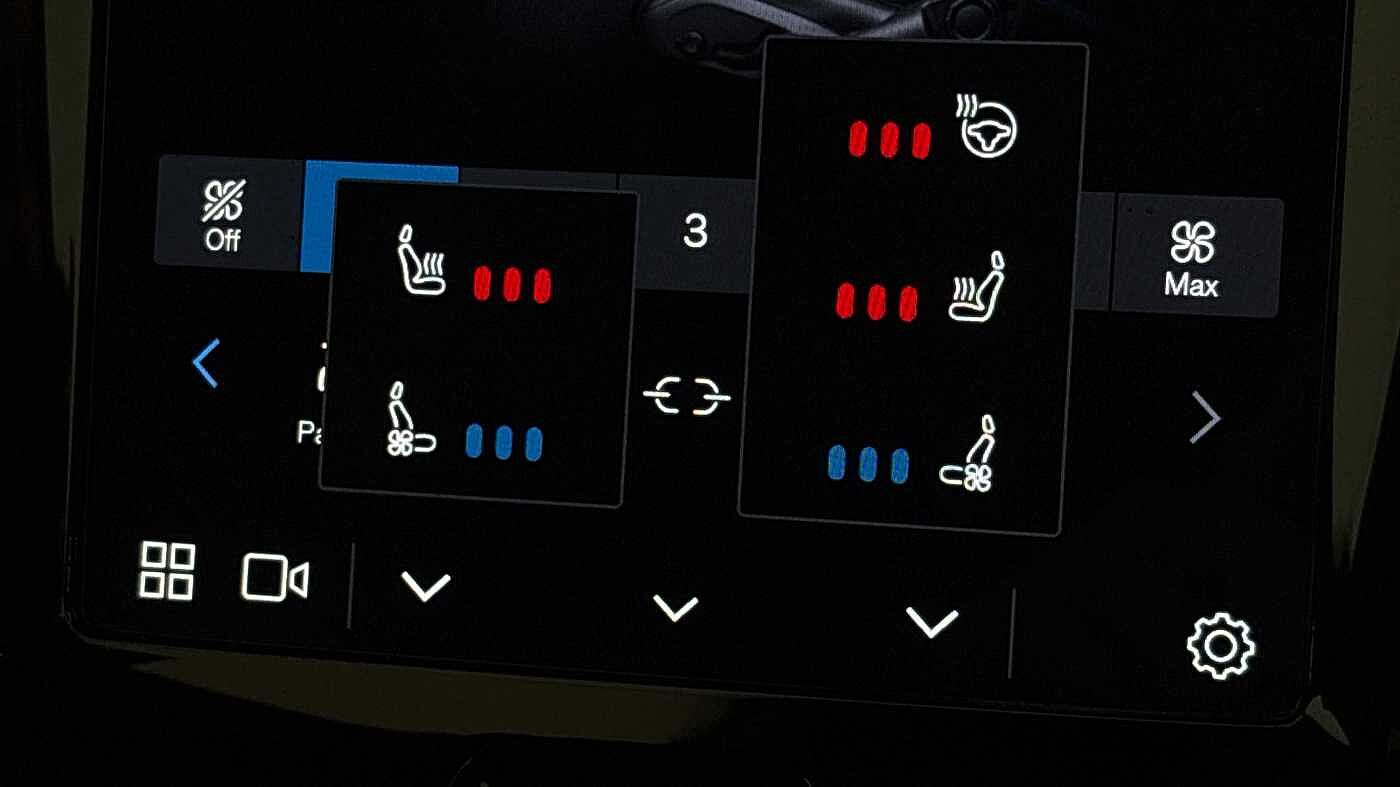Open the four-squares apps grid
This screenshot has width=1400, height=787.
167,571
